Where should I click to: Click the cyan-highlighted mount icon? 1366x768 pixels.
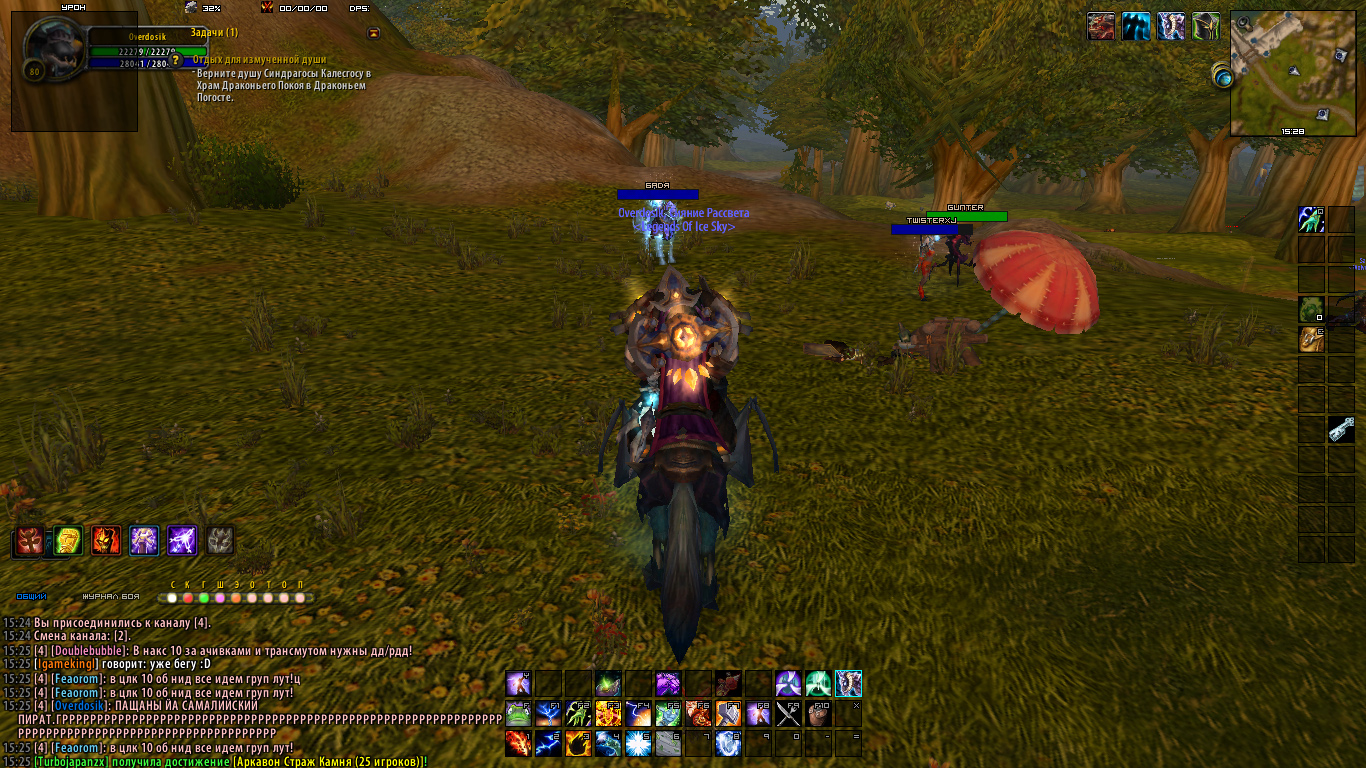tap(848, 684)
